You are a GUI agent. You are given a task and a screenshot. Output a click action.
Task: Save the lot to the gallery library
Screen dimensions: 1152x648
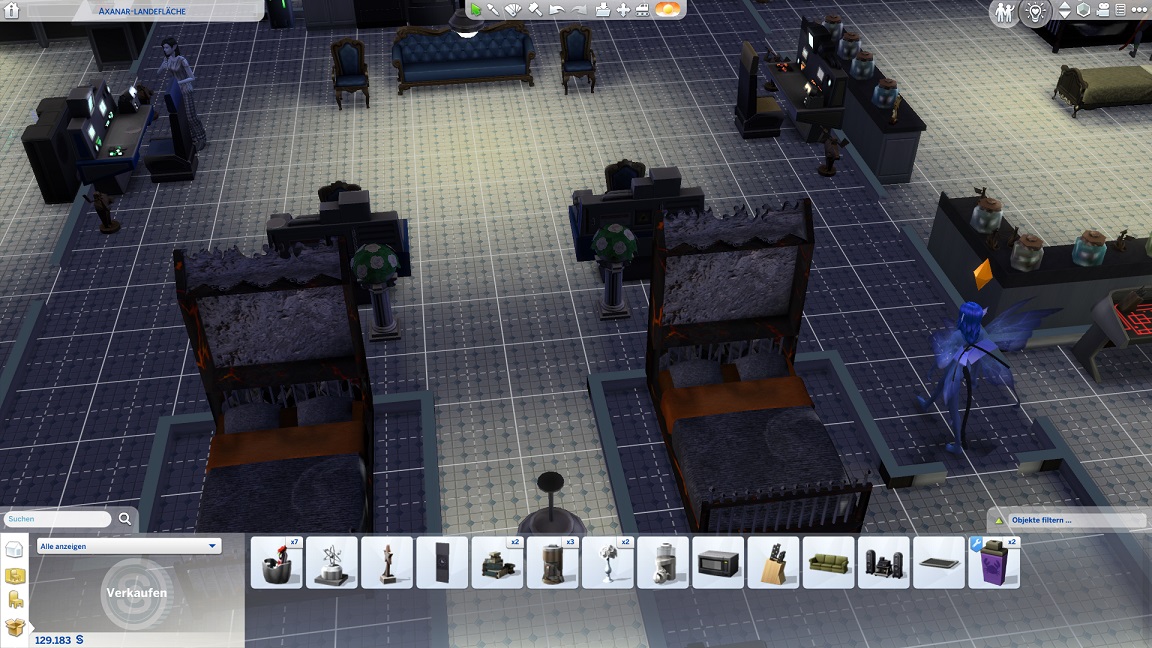pos(603,10)
